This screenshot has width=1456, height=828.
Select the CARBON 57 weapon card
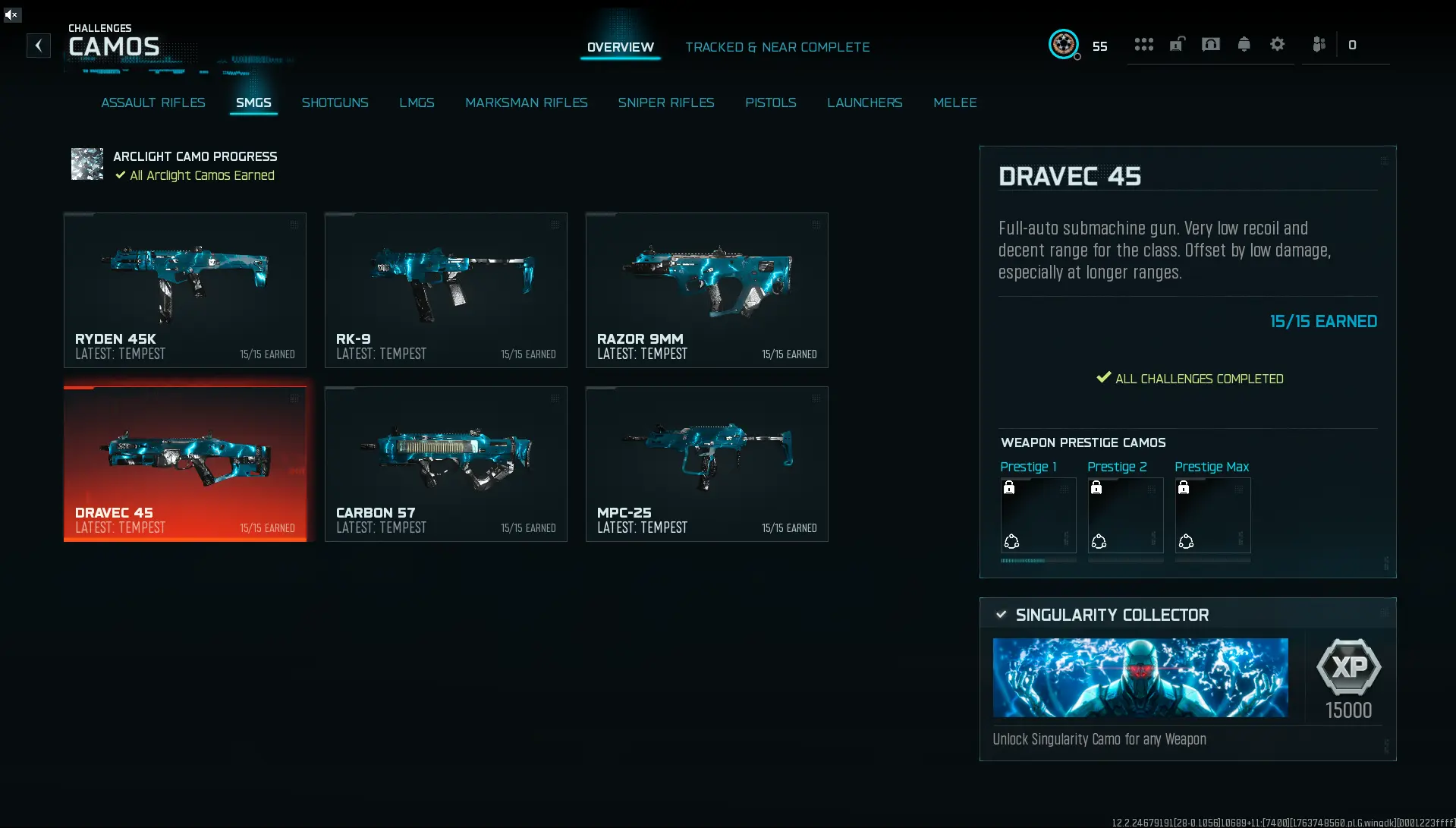tap(445, 464)
